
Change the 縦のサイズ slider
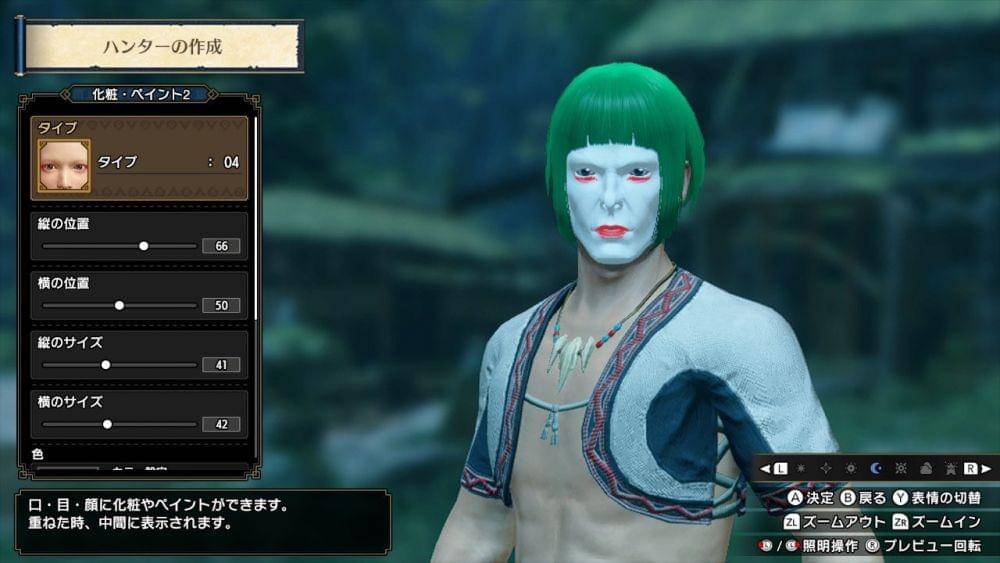pyautogui.click(x=106, y=364)
